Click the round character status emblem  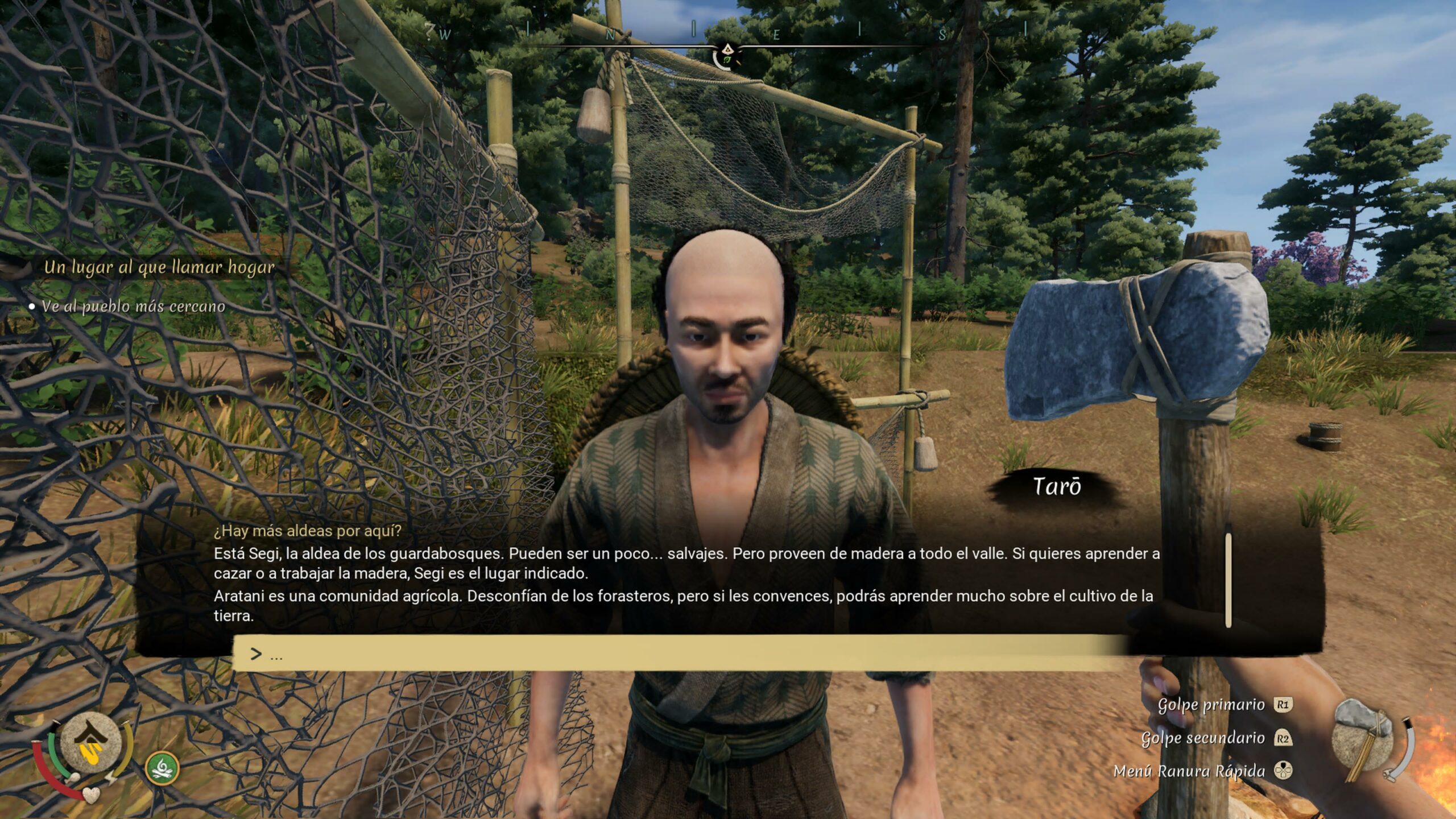[91, 742]
